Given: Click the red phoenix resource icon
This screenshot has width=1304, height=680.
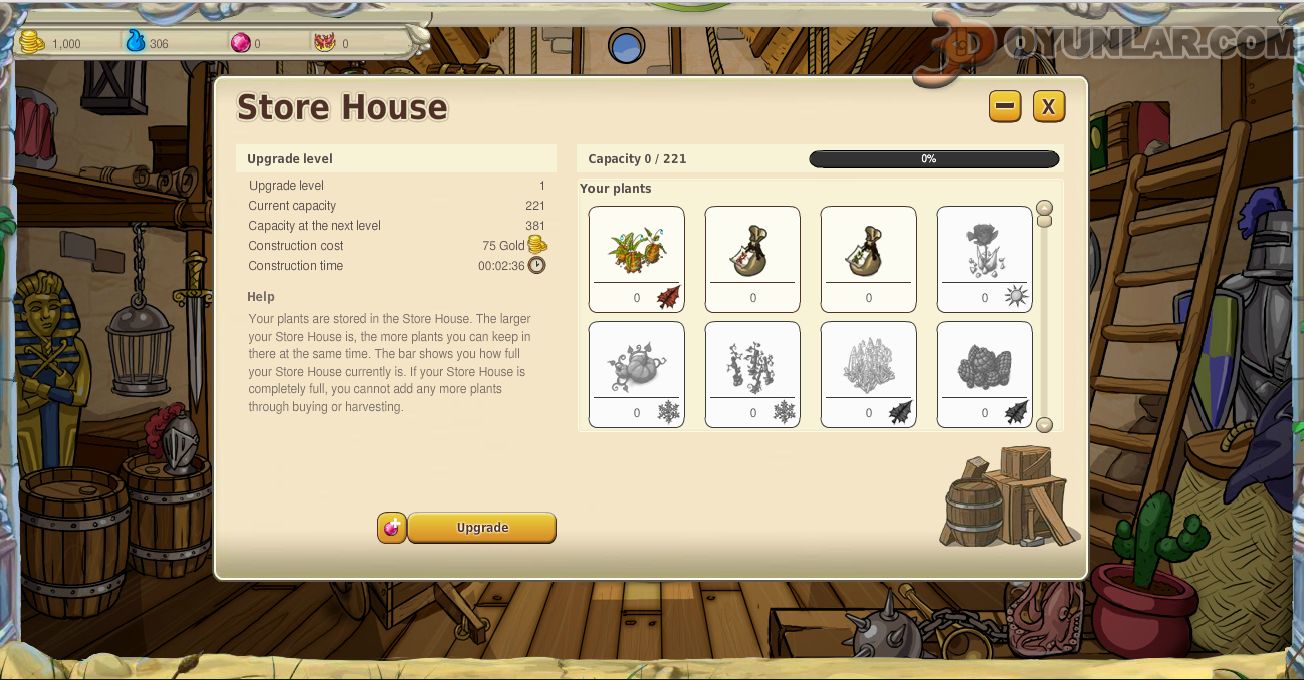Looking at the screenshot, I should click(325, 43).
